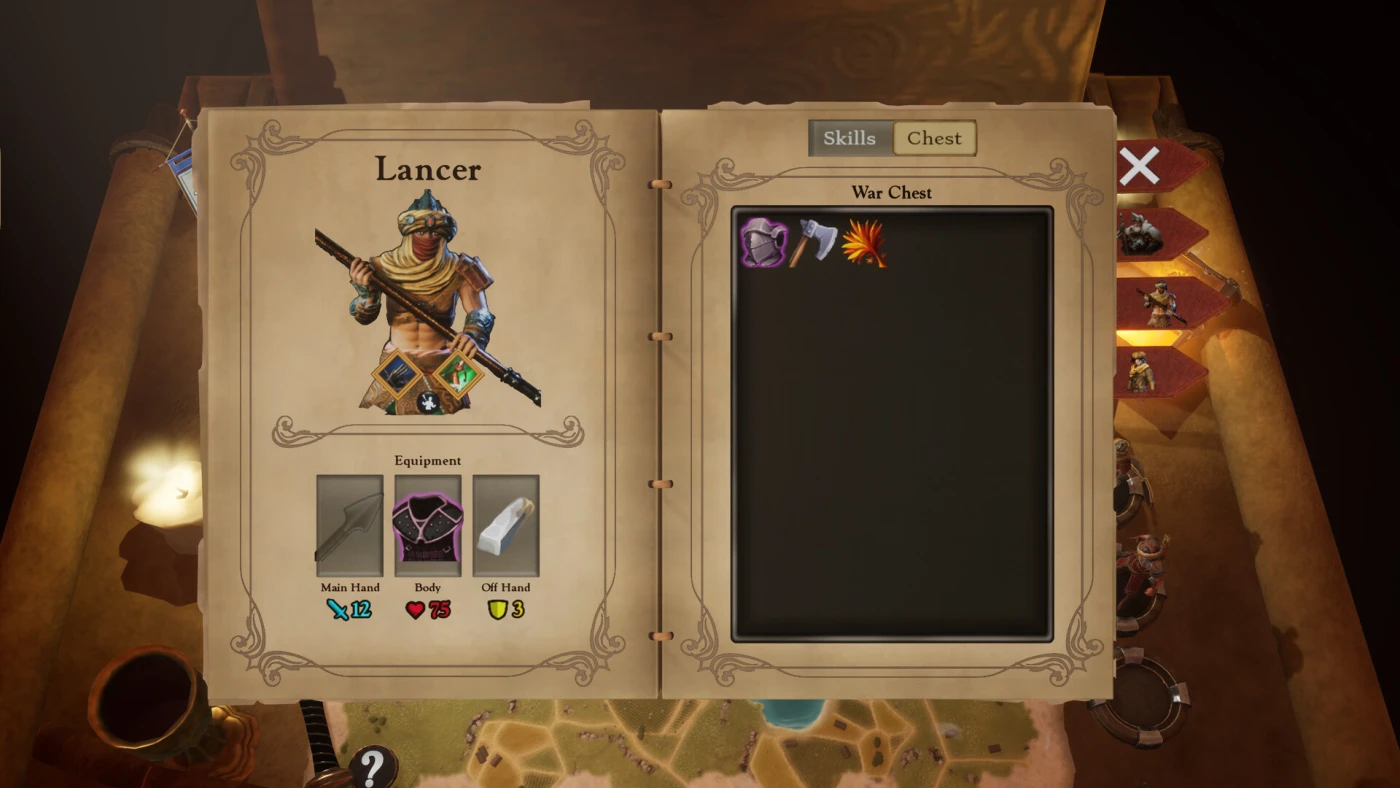Close the character book
Image resolution: width=1400 pixels, height=788 pixels.
point(1139,166)
